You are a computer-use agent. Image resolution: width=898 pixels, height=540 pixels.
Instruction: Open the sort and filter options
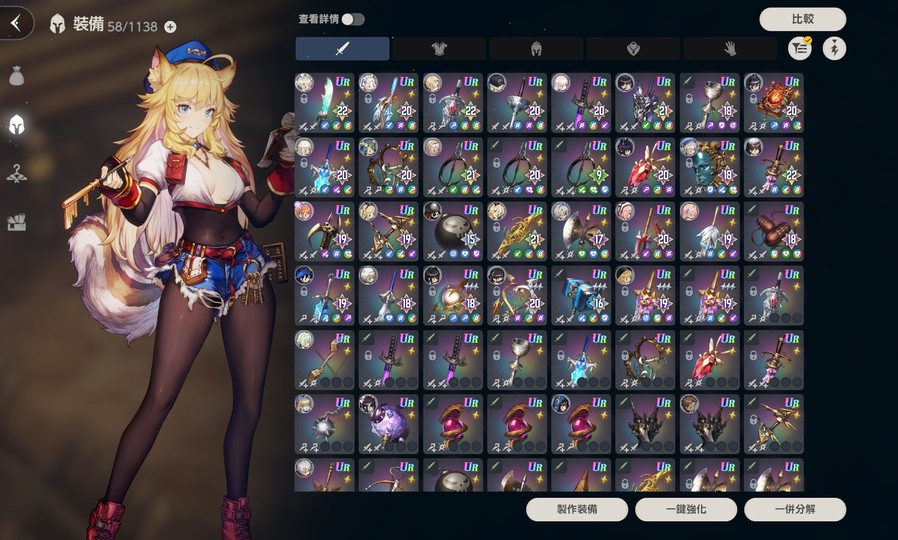coord(799,48)
